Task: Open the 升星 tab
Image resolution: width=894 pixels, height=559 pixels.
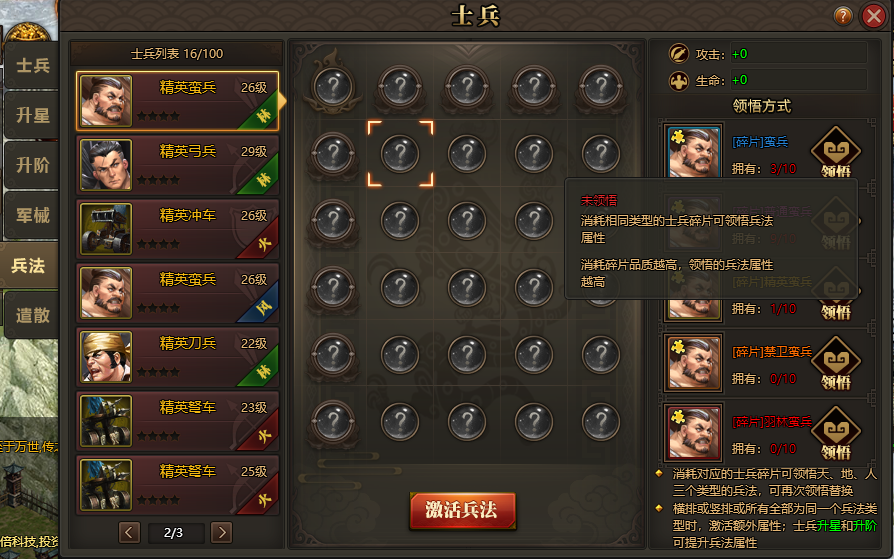Action: pyautogui.click(x=32, y=116)
